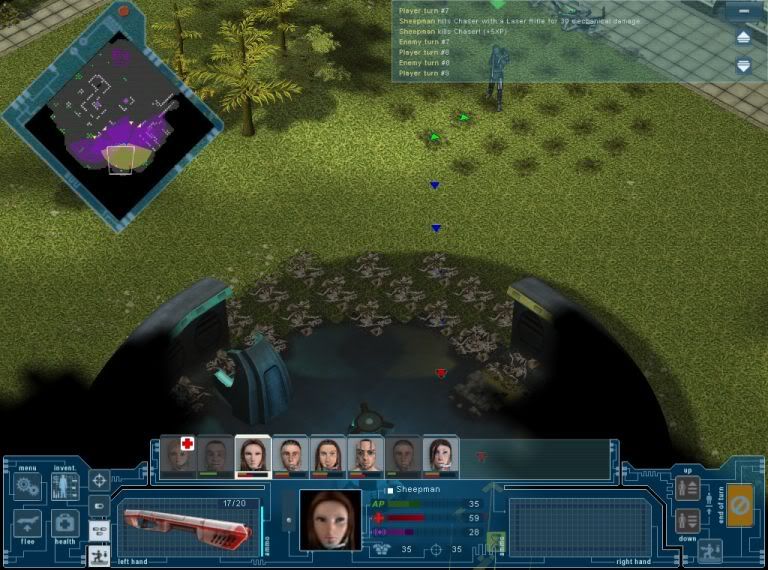This screenshot has width=768, height=570.
Task: Select the currently highlighted squad portrait in the roster
Action: pos(252,456)
